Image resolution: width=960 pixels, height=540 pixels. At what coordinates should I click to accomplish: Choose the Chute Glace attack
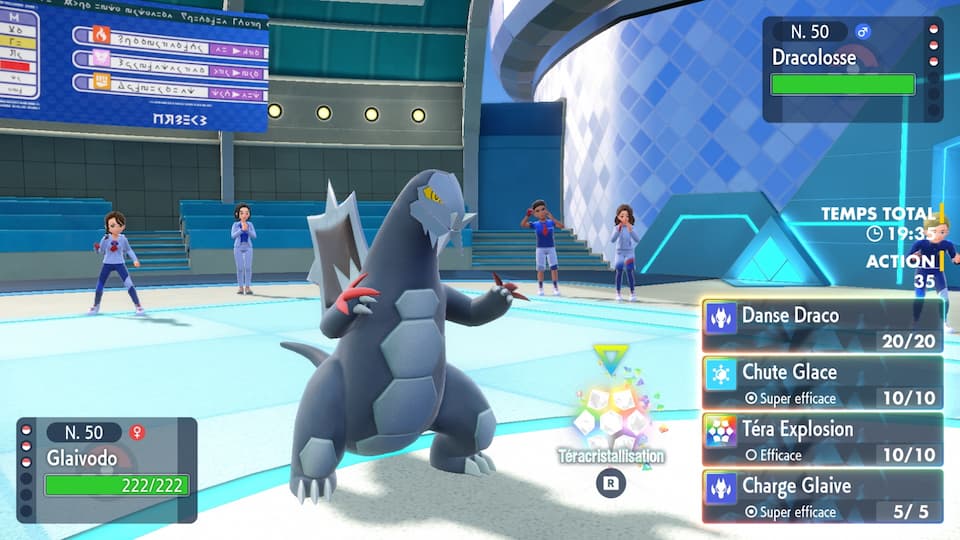point(822,383)
